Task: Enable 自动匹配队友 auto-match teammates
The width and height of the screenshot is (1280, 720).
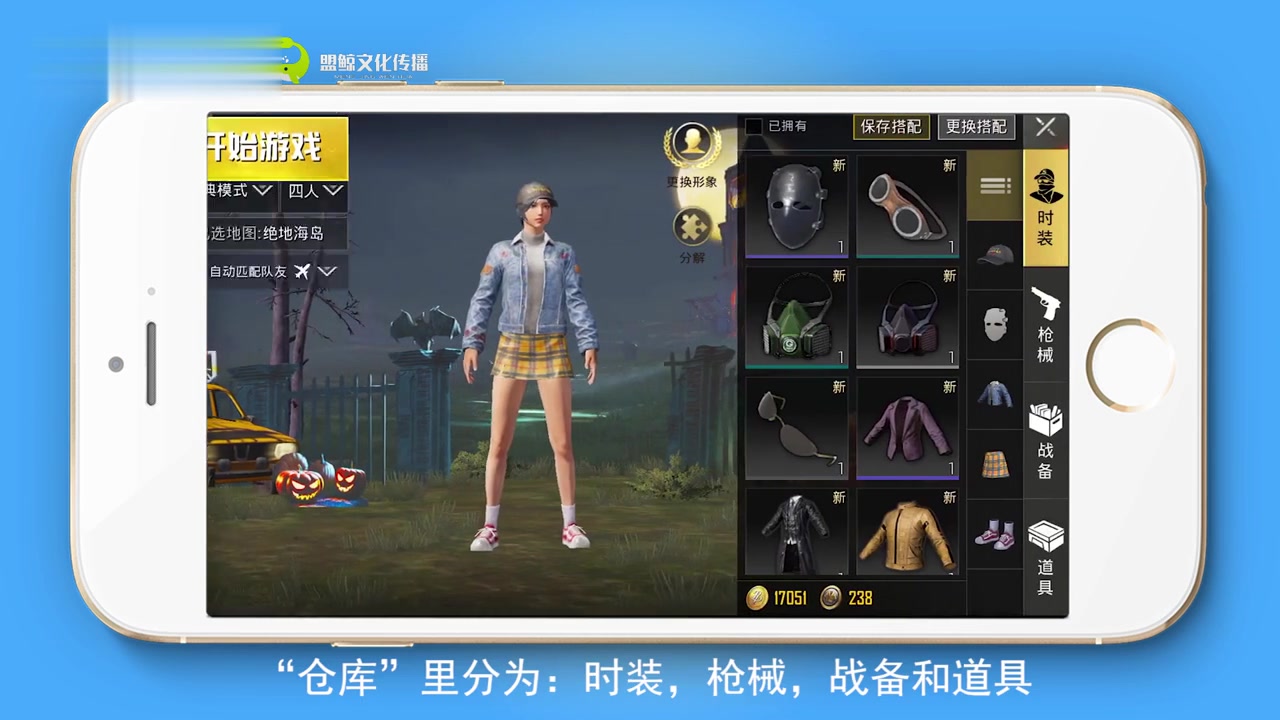Action: point(250,271)
